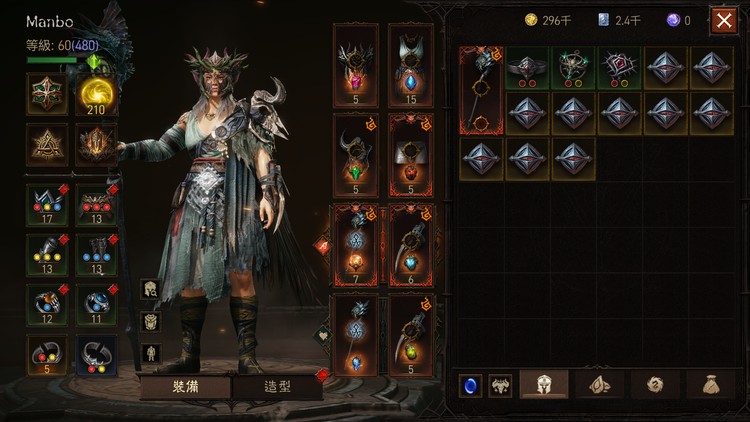
Task: Select the blue gem filter button
Action: 470,385
